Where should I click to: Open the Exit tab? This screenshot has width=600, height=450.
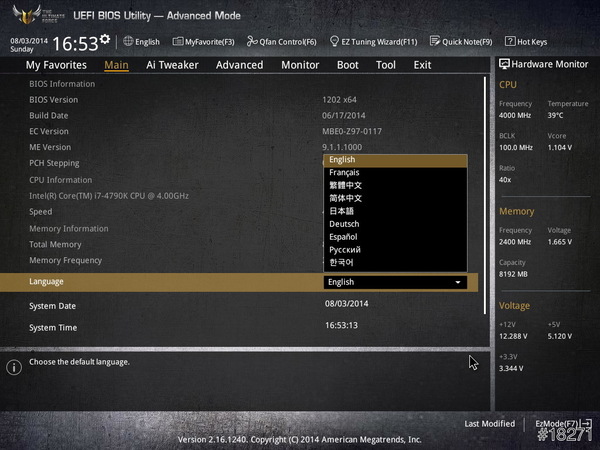coord(422,65)
